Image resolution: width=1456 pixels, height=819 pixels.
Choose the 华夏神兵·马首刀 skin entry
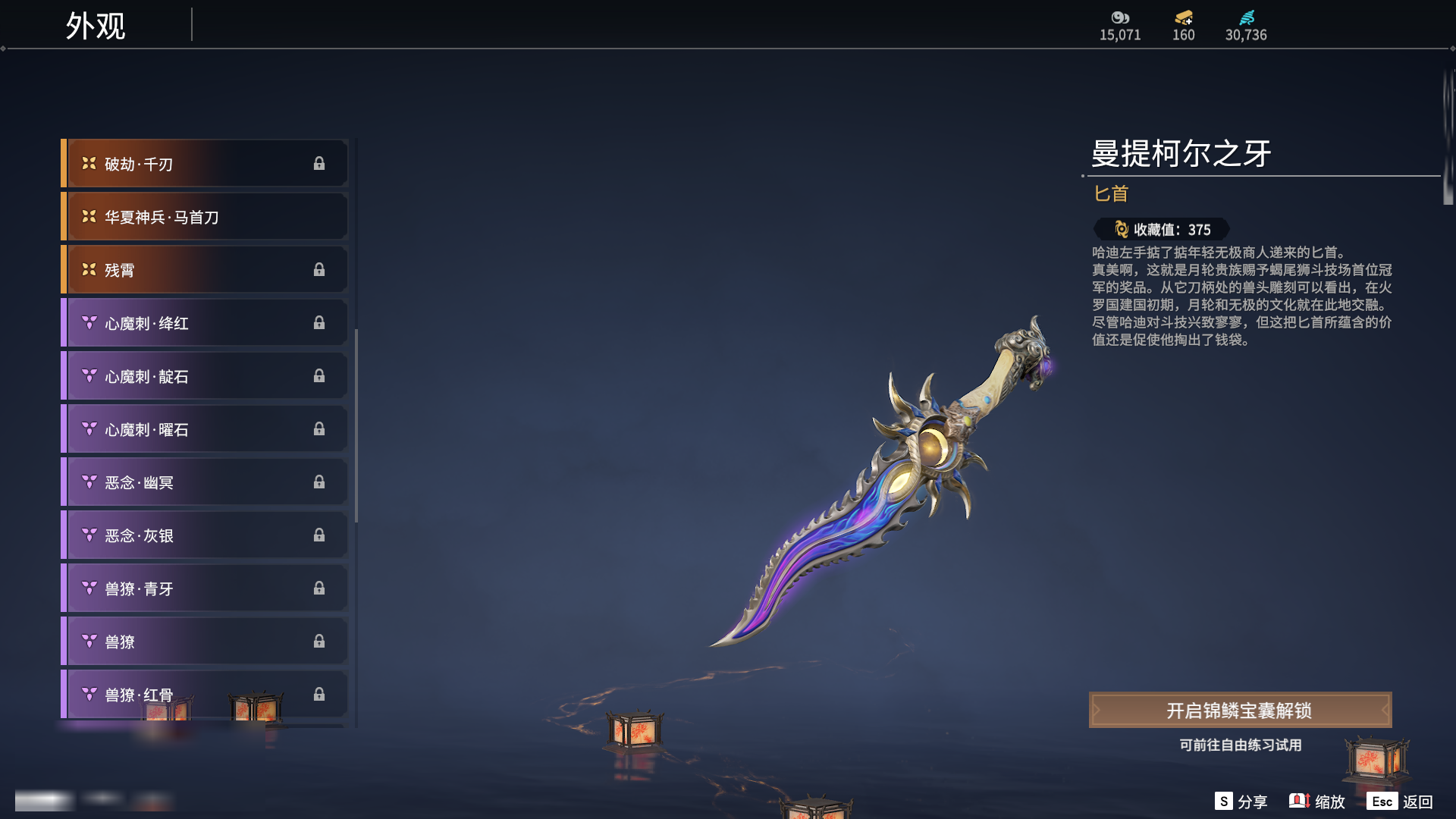[x=206, y=217]
